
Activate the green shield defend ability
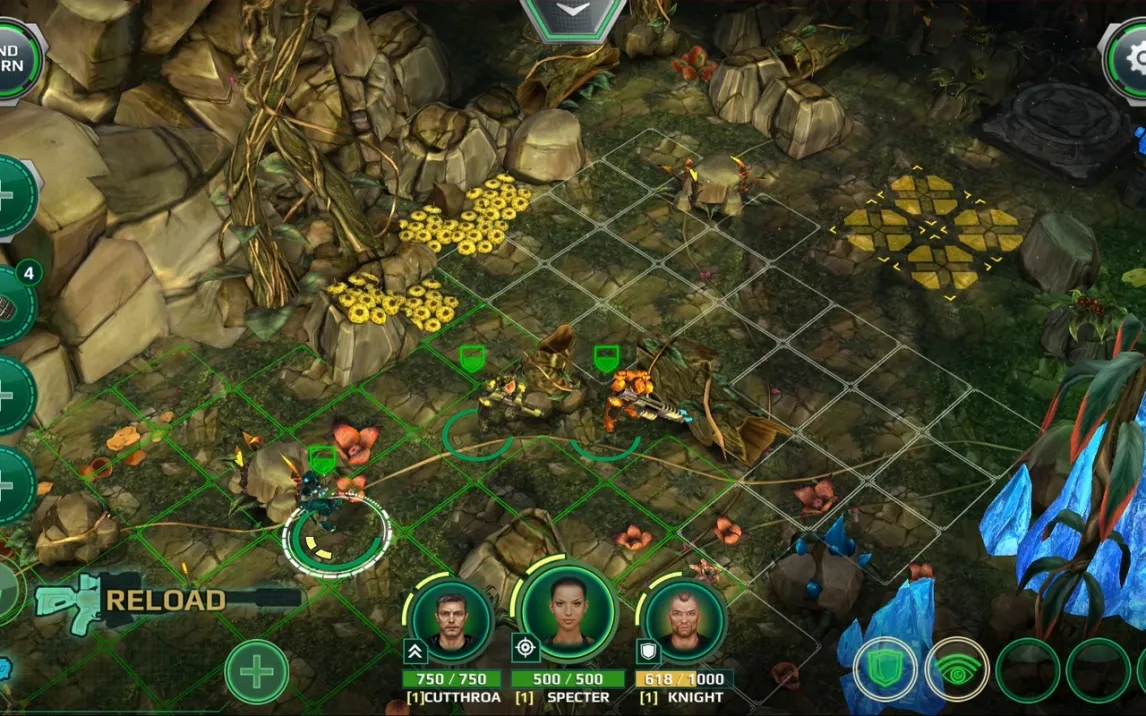885,669
